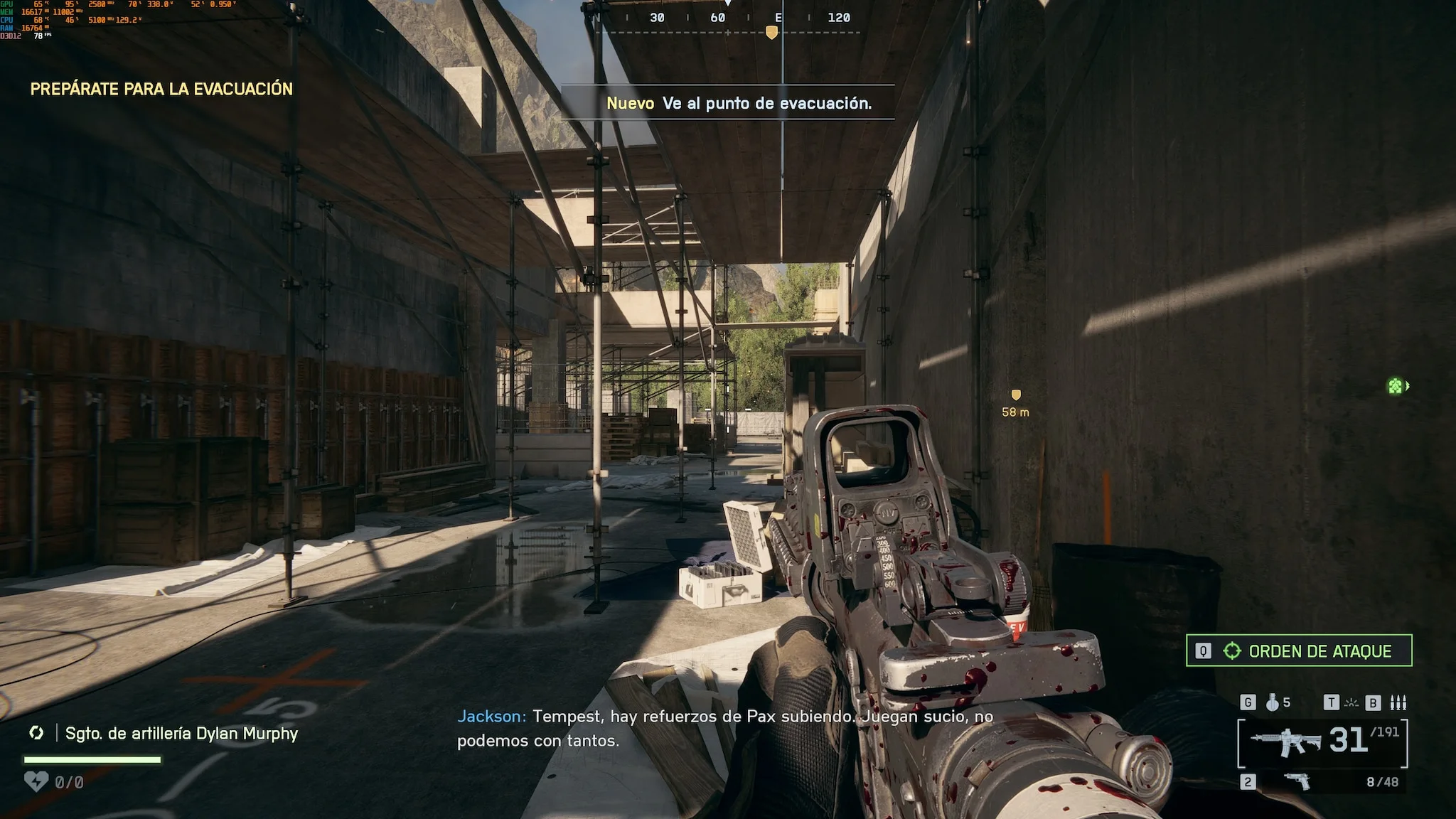Select the grenade icon
1456x819 pixels.
pos(1273,702)
